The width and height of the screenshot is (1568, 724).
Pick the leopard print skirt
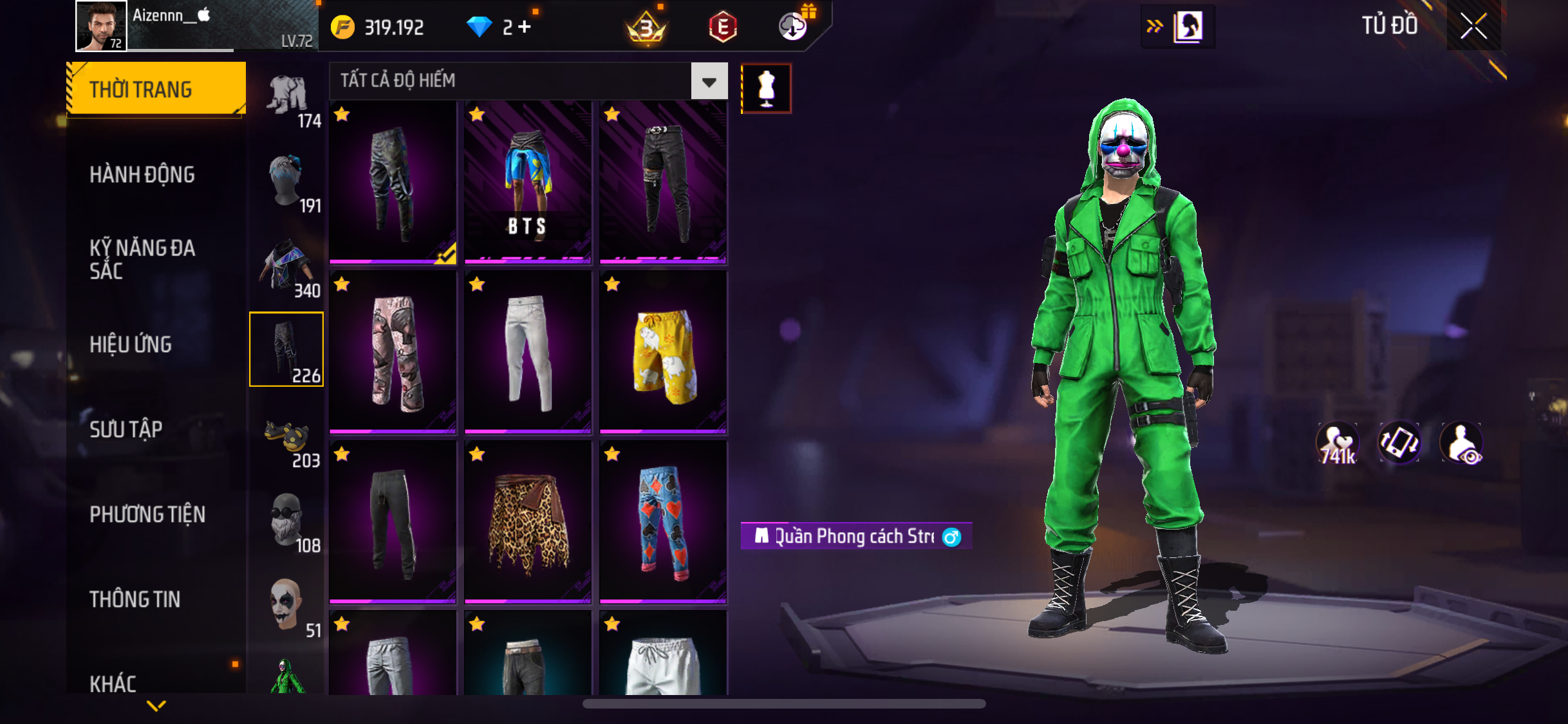coord(528,522)
